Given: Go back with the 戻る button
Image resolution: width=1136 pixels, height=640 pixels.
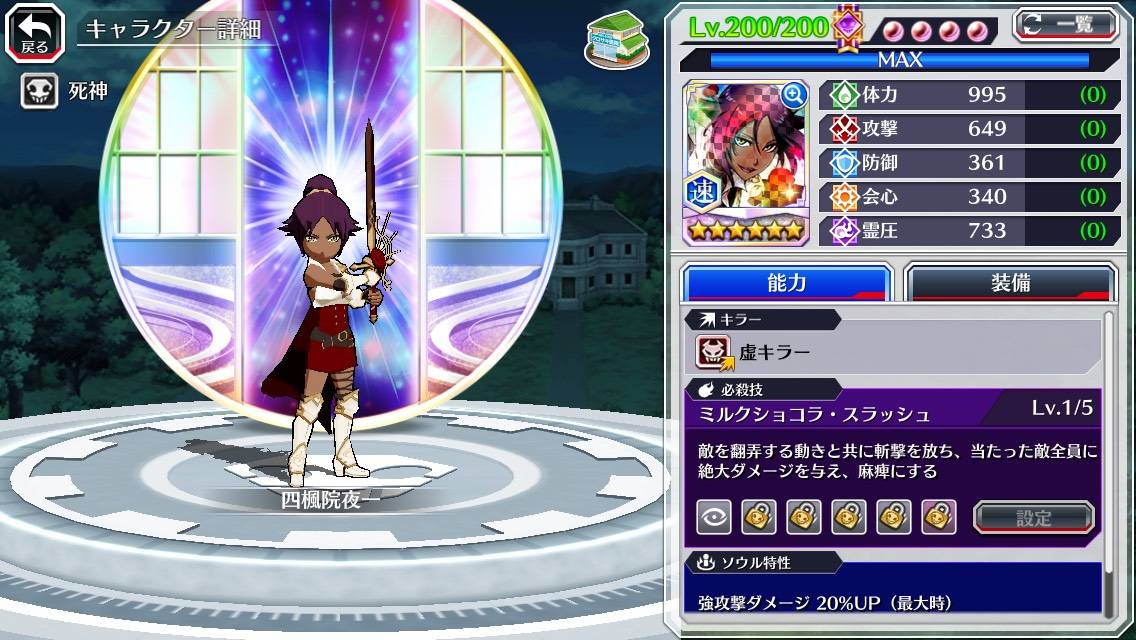Looking at the screenshot, I should click(x=34, y=31).
